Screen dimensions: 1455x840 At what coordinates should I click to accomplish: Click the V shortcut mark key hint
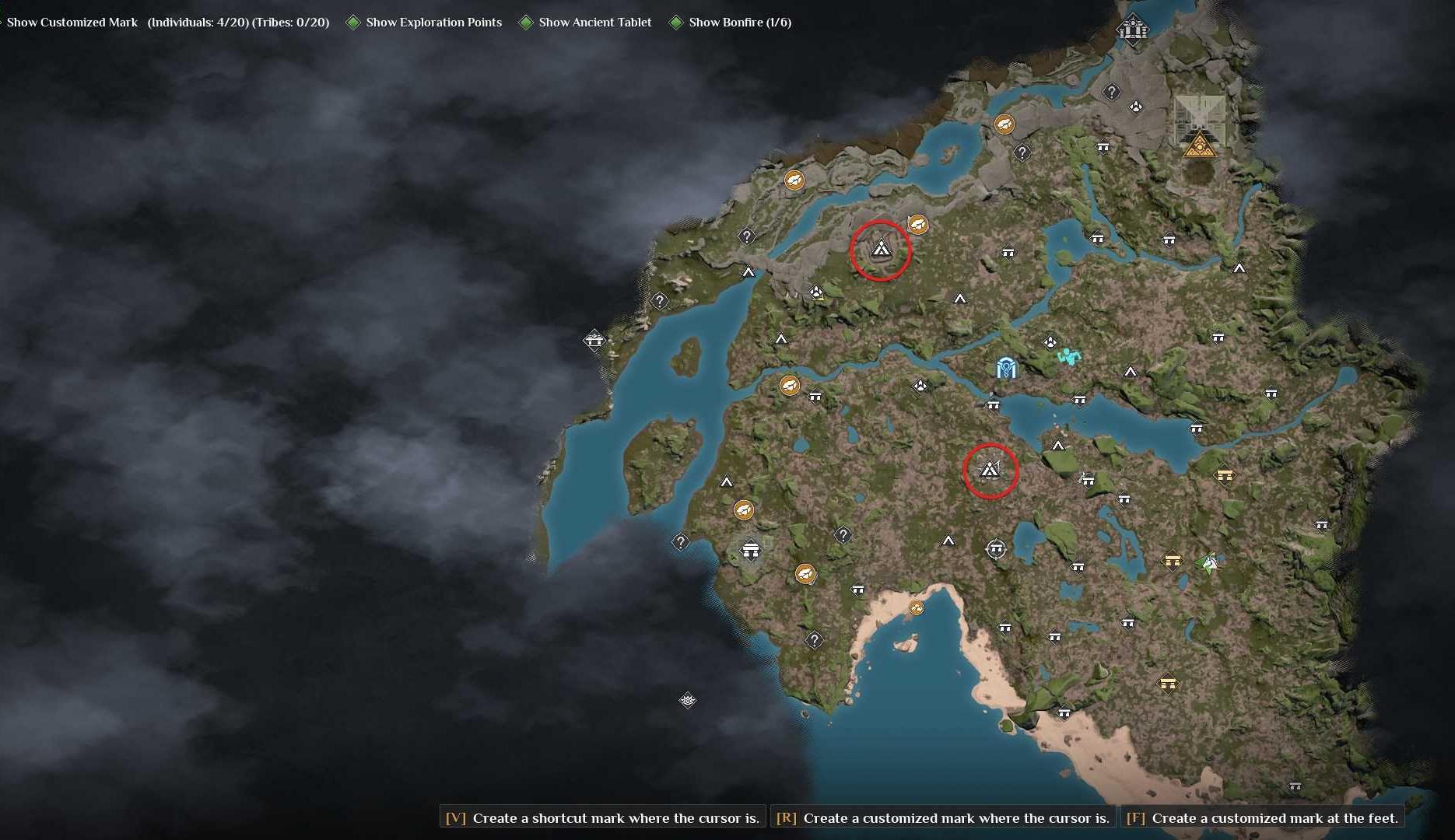[x=454, y=817]
